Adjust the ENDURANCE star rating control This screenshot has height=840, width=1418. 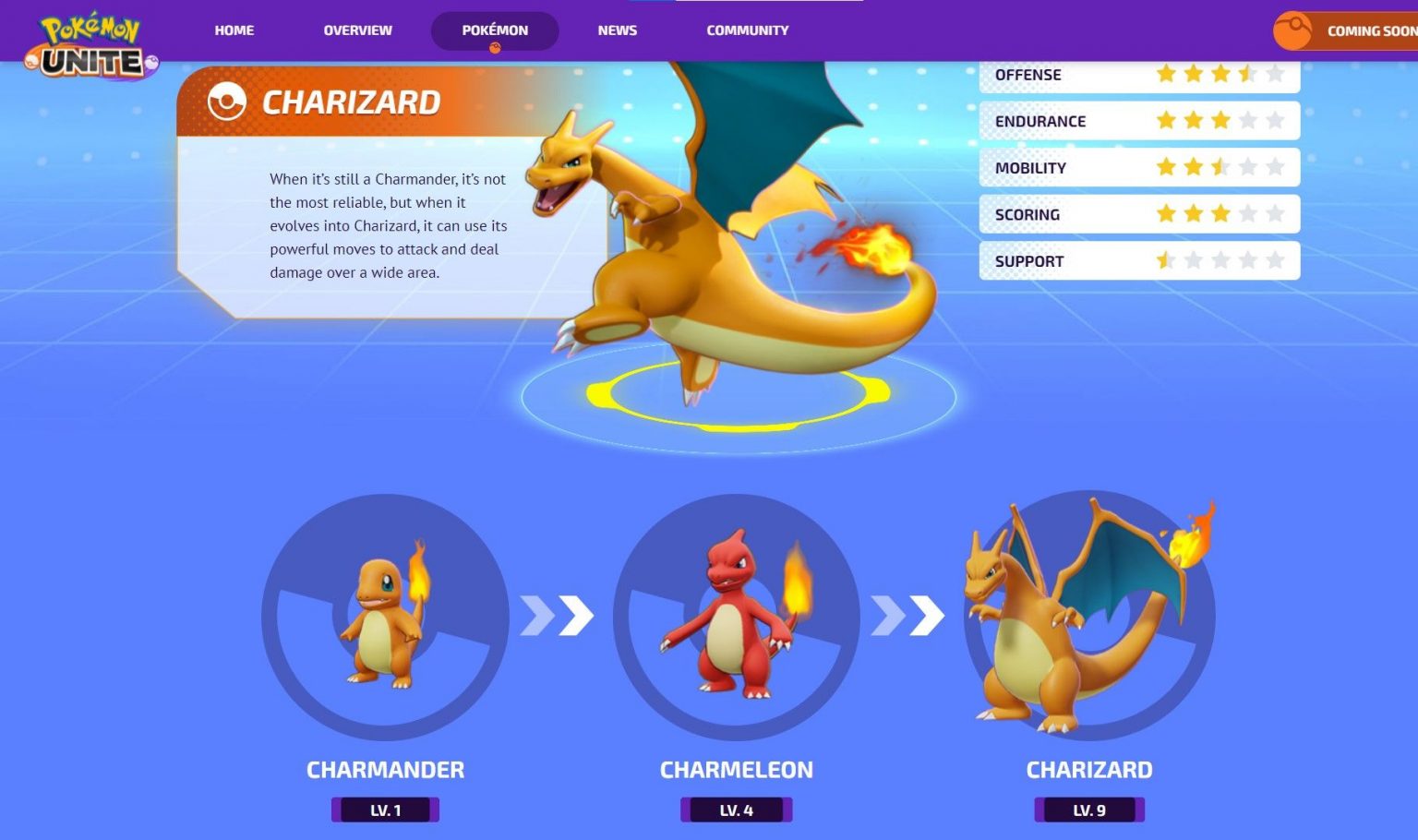click(1220, 120)
